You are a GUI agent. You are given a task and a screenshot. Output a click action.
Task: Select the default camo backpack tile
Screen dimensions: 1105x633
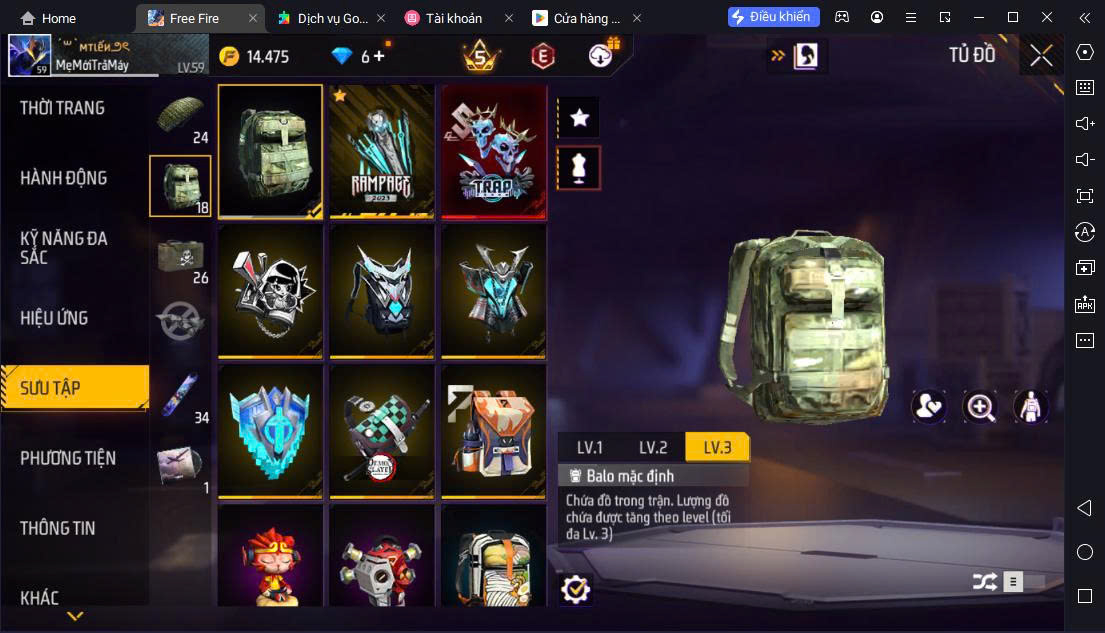pyautogui.click(x=270, y=151)
